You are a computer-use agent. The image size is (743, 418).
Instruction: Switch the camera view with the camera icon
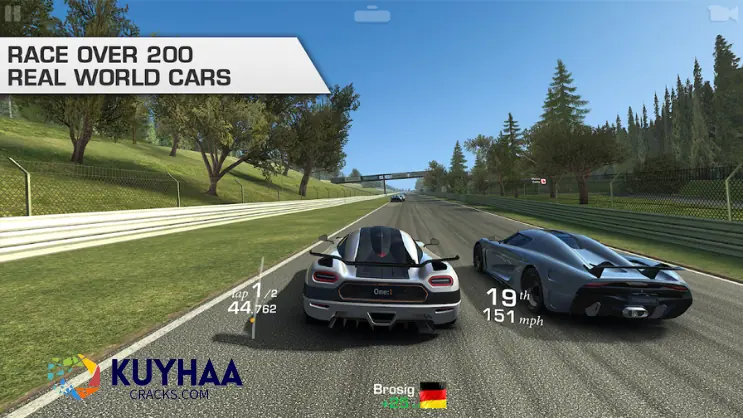click(719, 13)
